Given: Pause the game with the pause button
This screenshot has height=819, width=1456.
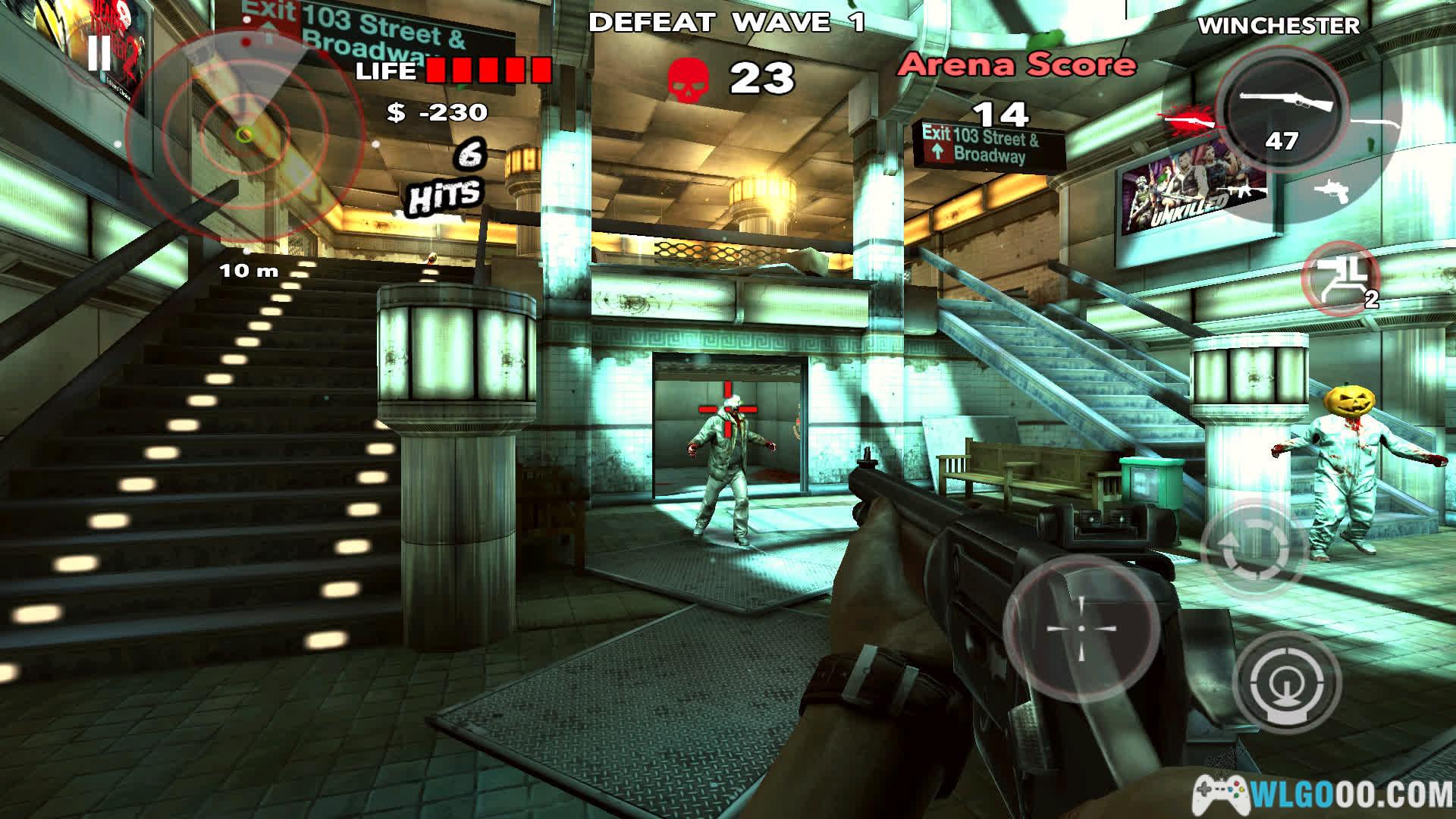Looking at the screenshot, I should [x=99, y=55].
